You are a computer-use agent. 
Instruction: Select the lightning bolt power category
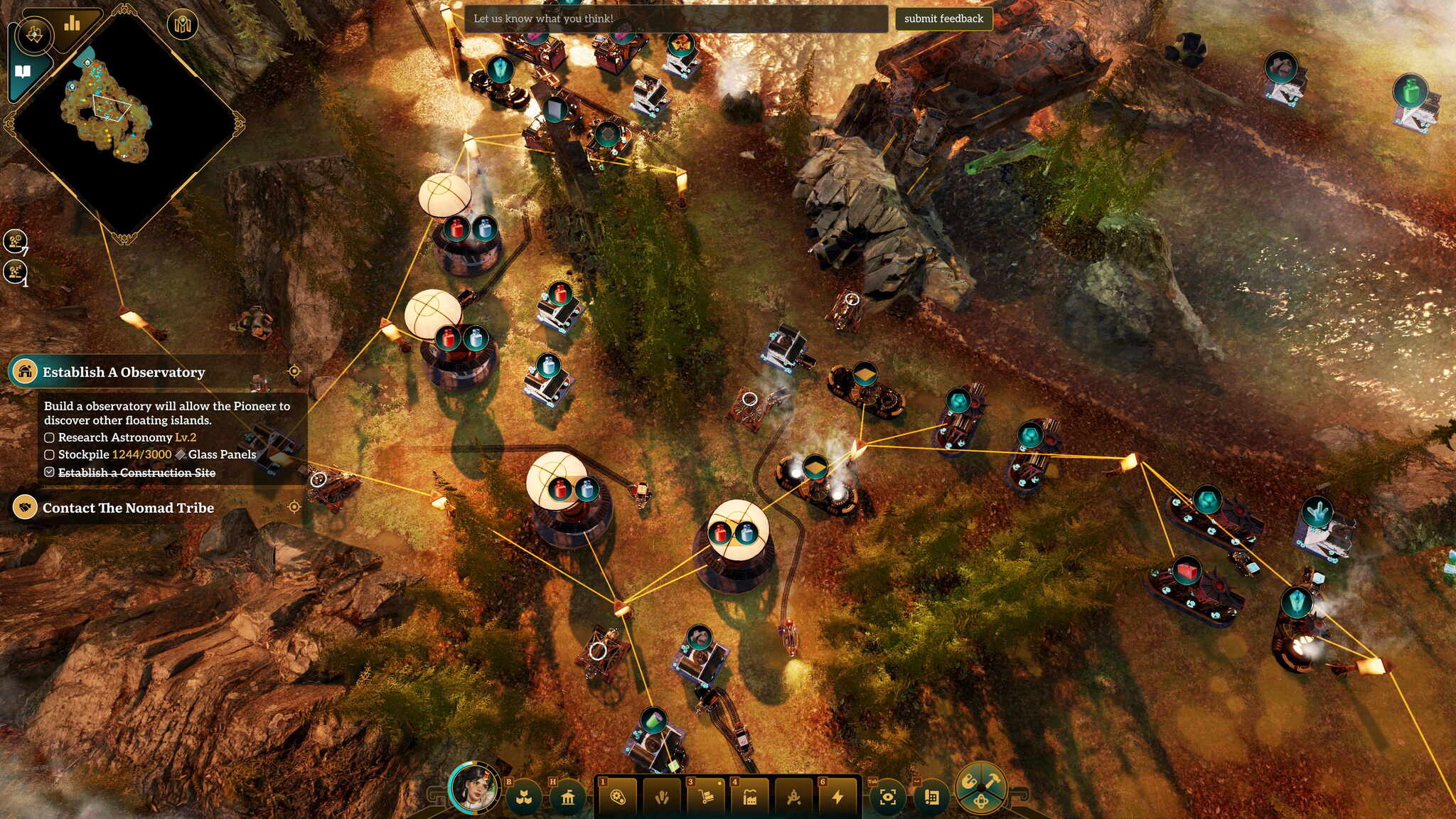click(838, 798)
